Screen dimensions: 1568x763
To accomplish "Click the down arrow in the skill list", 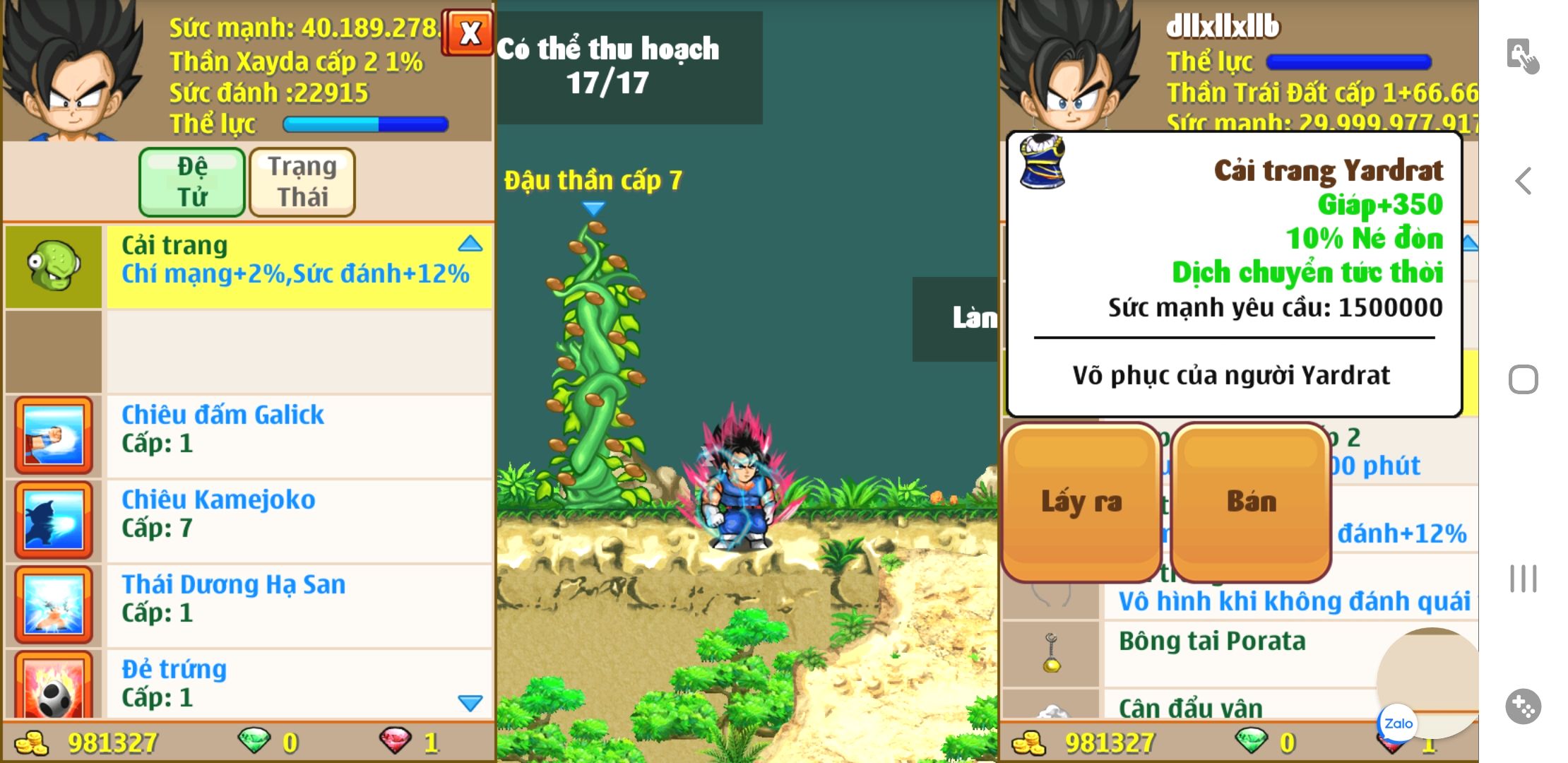I will tap(470, 702).
